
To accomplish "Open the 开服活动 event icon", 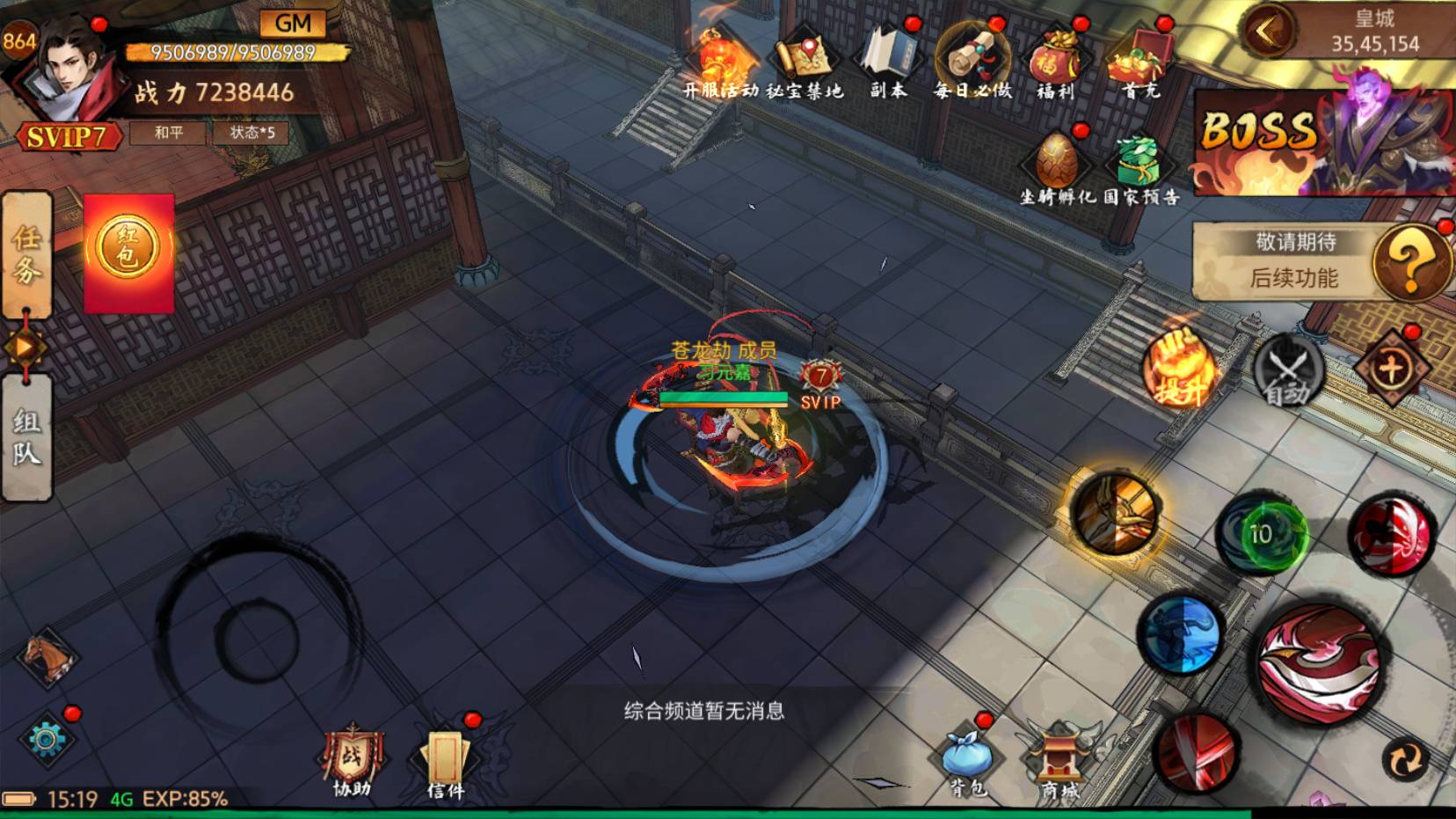I will 721,60.
